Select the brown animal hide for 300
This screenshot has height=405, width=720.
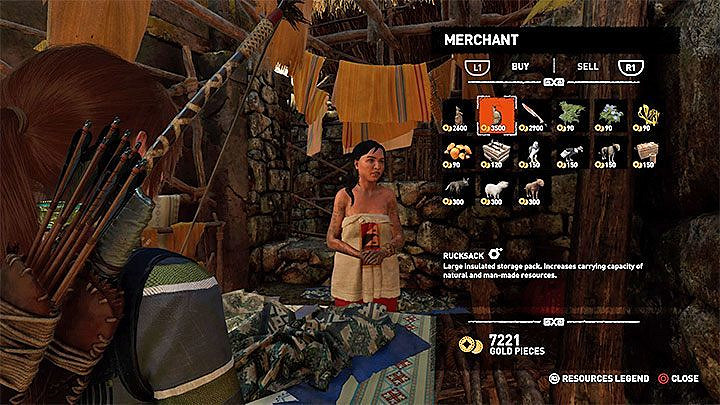[534, 188]
